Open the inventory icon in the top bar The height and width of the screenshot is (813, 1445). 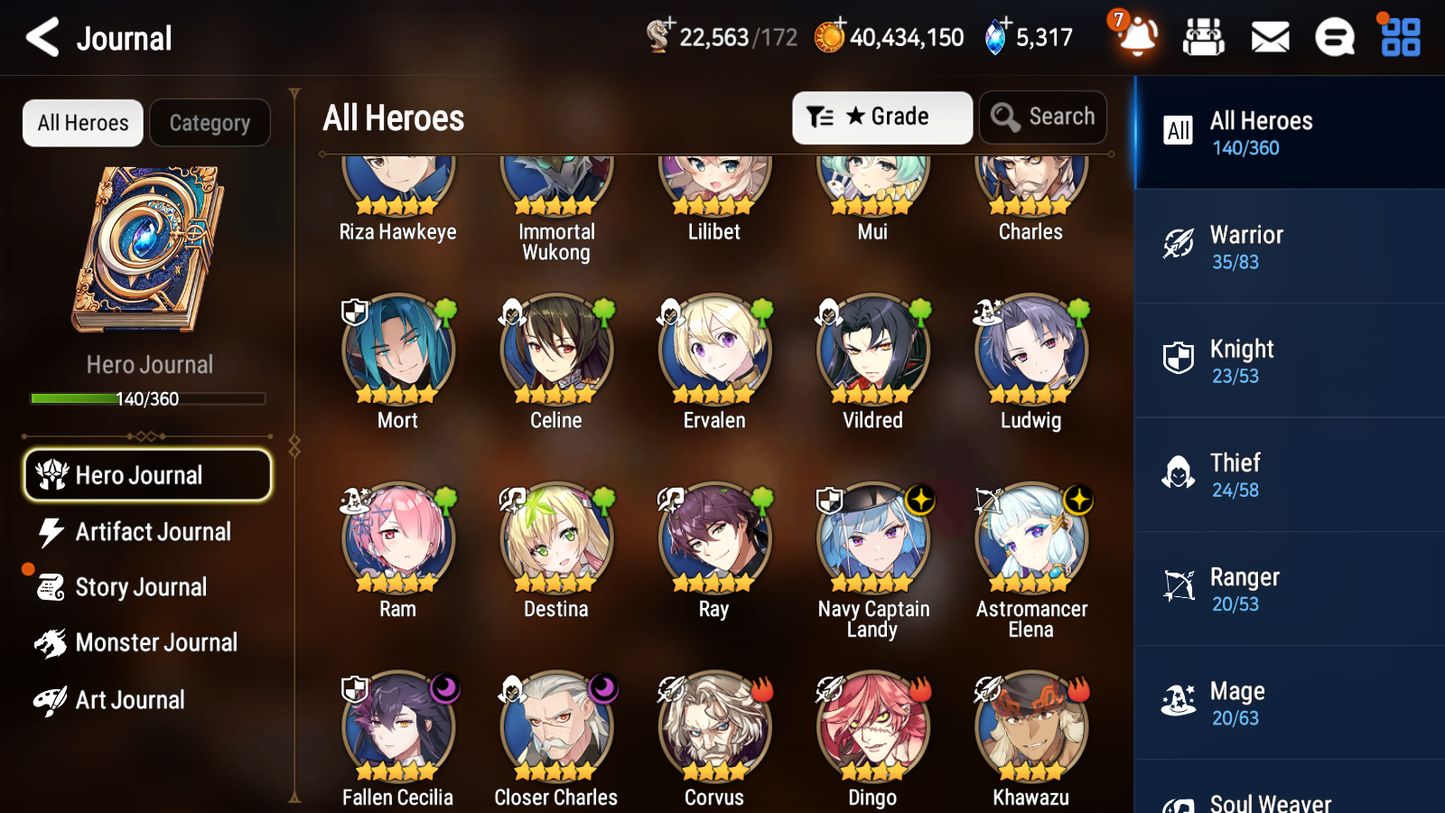[1203, 36]
